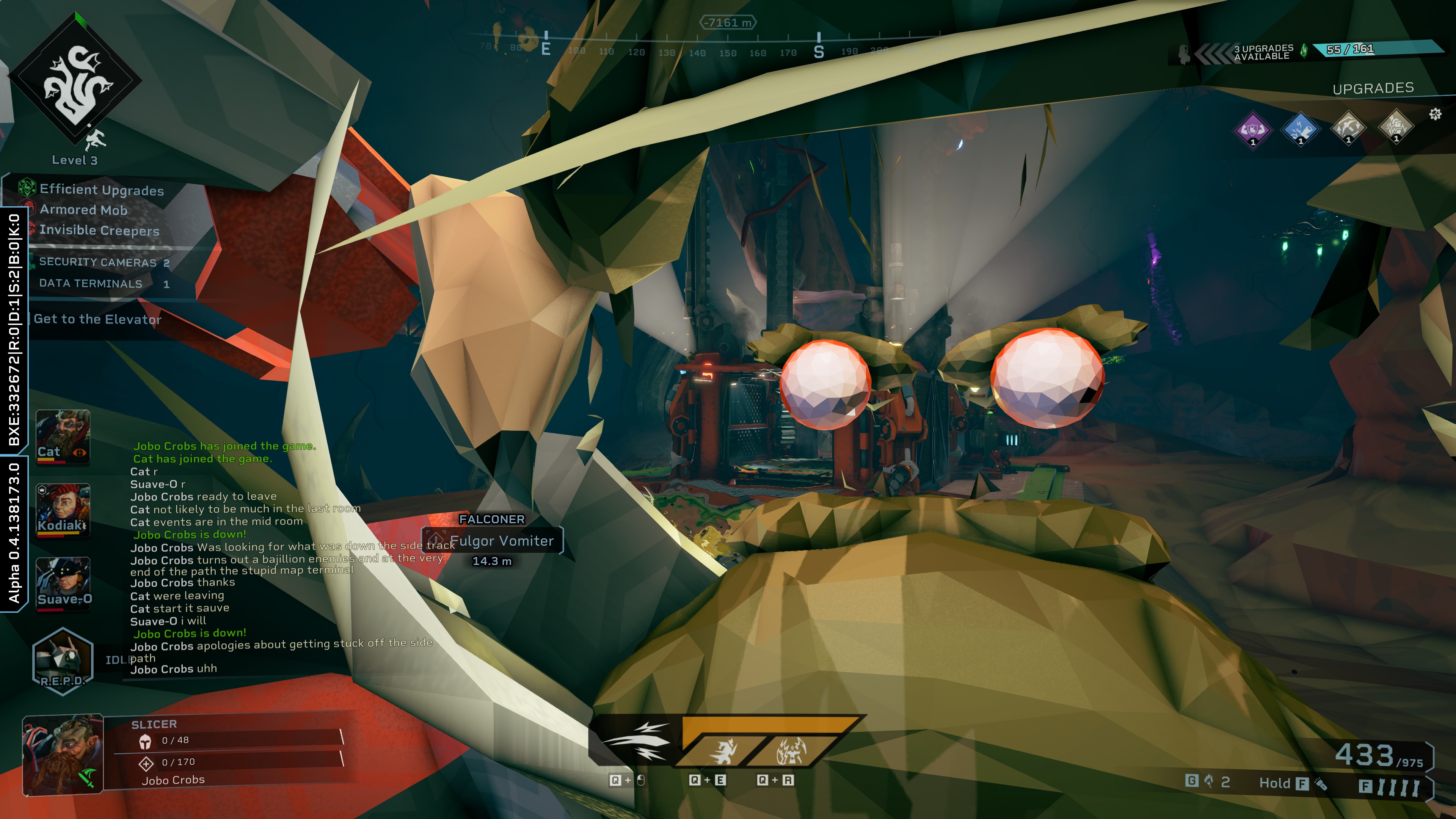Select teammate Cat's portrait
This screenshot has width=1456, height=819.
[63, 436]
